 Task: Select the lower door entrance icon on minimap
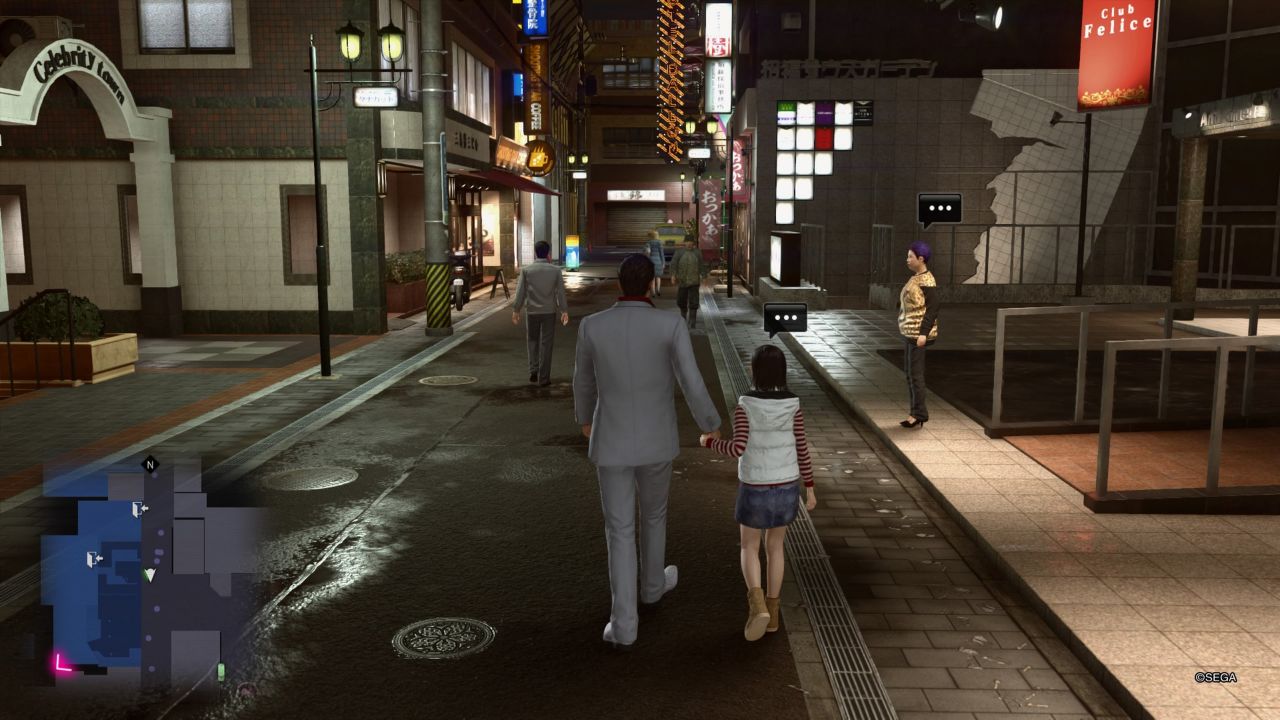point(95,558)
